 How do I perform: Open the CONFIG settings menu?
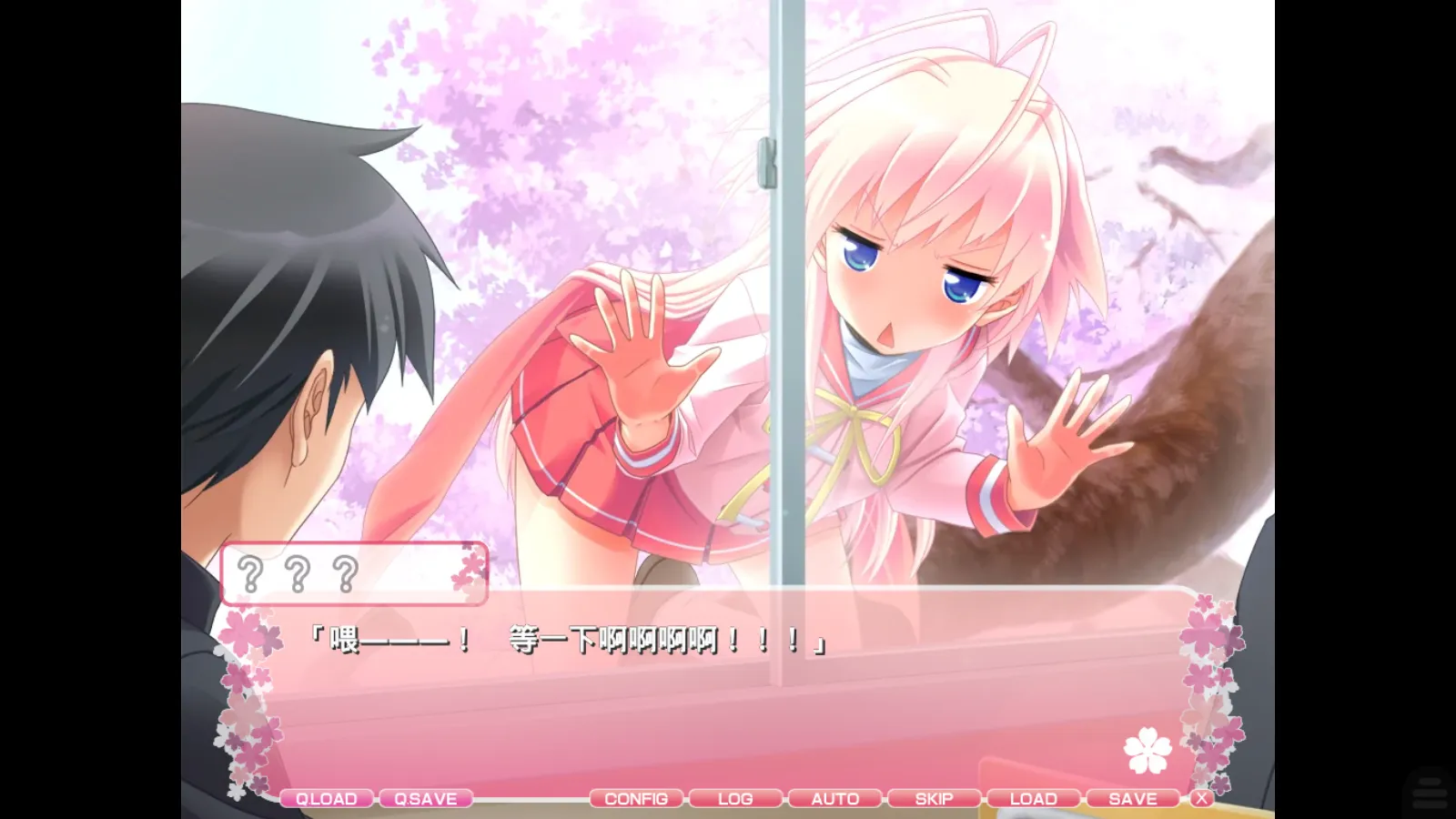tap(637, 798)
